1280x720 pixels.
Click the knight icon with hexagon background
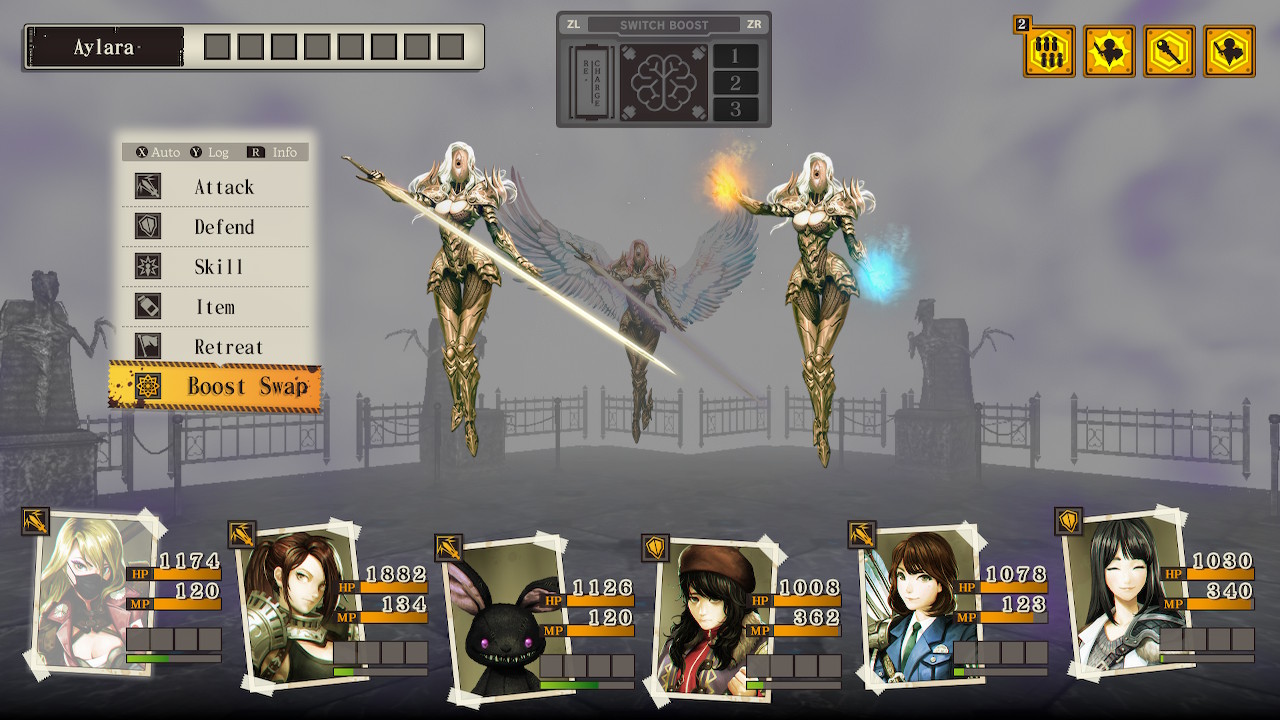1229,52
